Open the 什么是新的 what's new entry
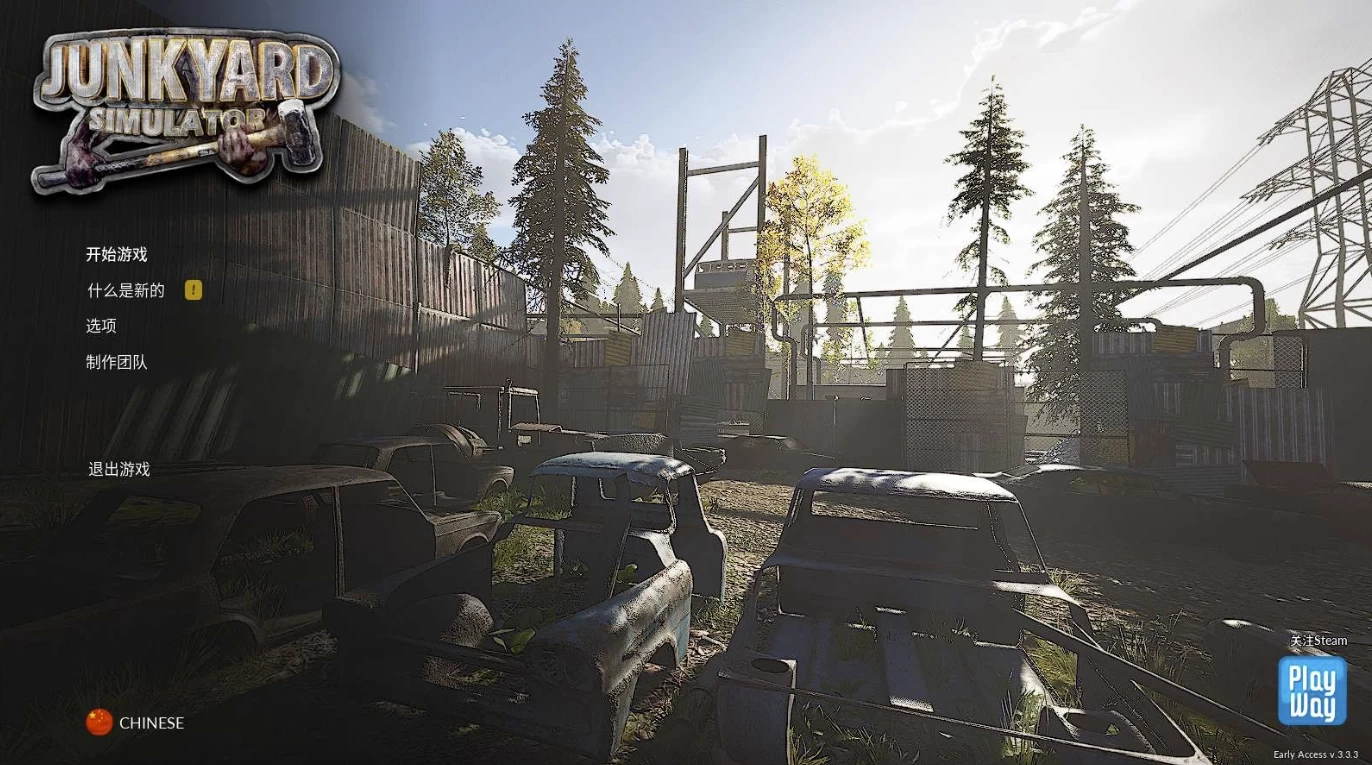The height and width of the screenshot is (765, 1372). [x=125, y=290]
